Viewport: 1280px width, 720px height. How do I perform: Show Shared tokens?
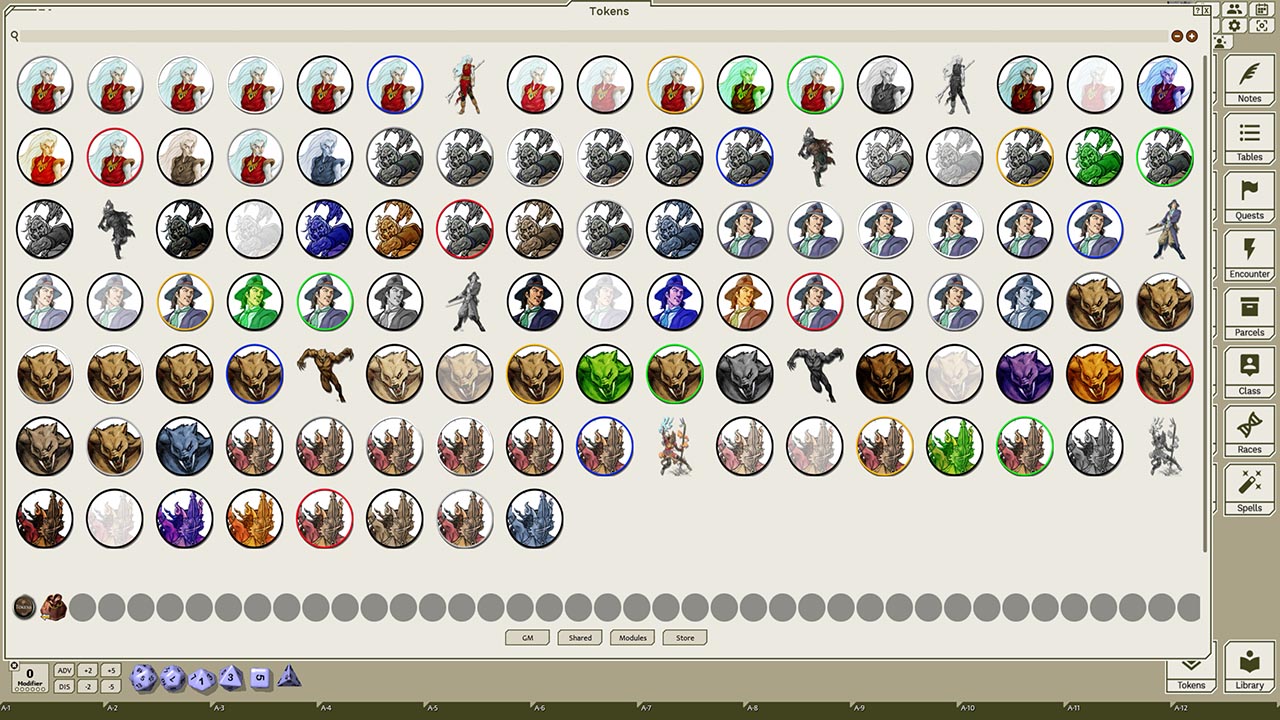580,637
